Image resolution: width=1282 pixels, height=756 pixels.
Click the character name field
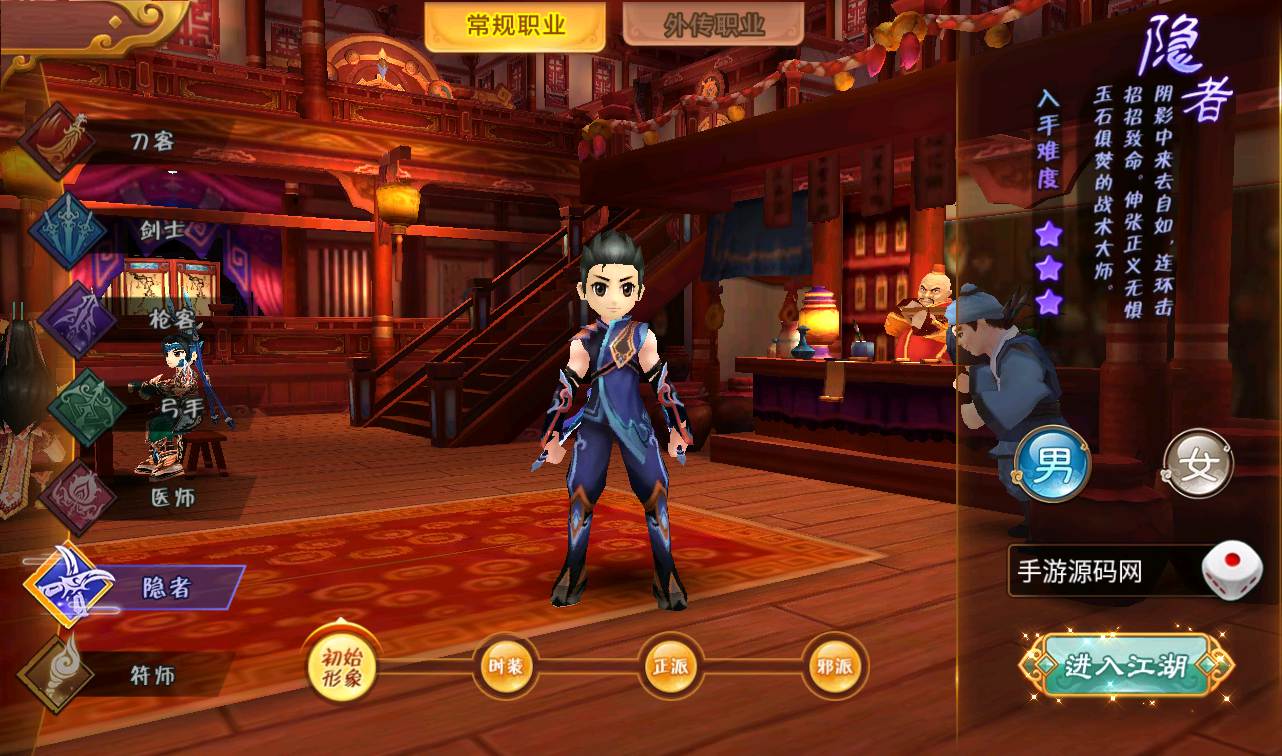click(x=1100, y=572)
